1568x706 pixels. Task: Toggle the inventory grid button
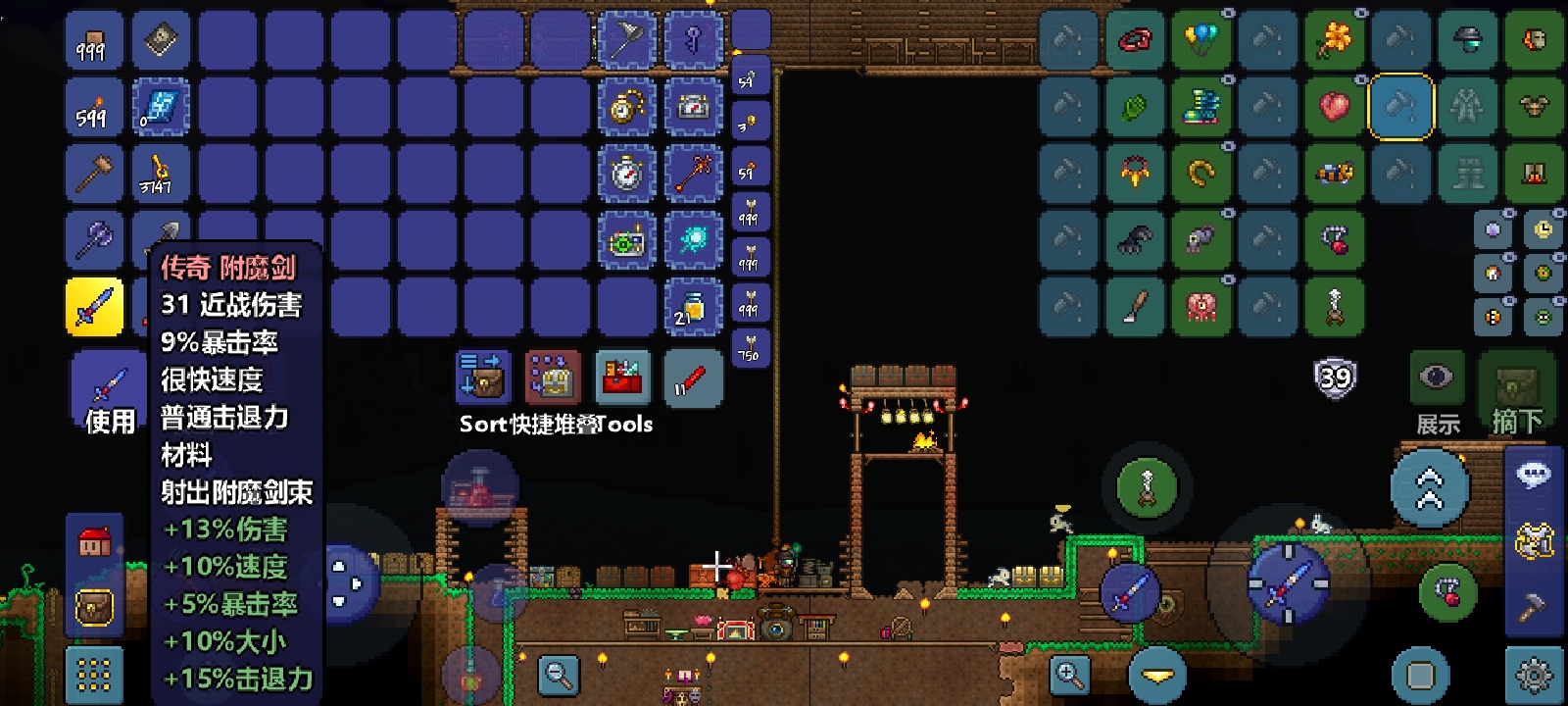point(95,674)
